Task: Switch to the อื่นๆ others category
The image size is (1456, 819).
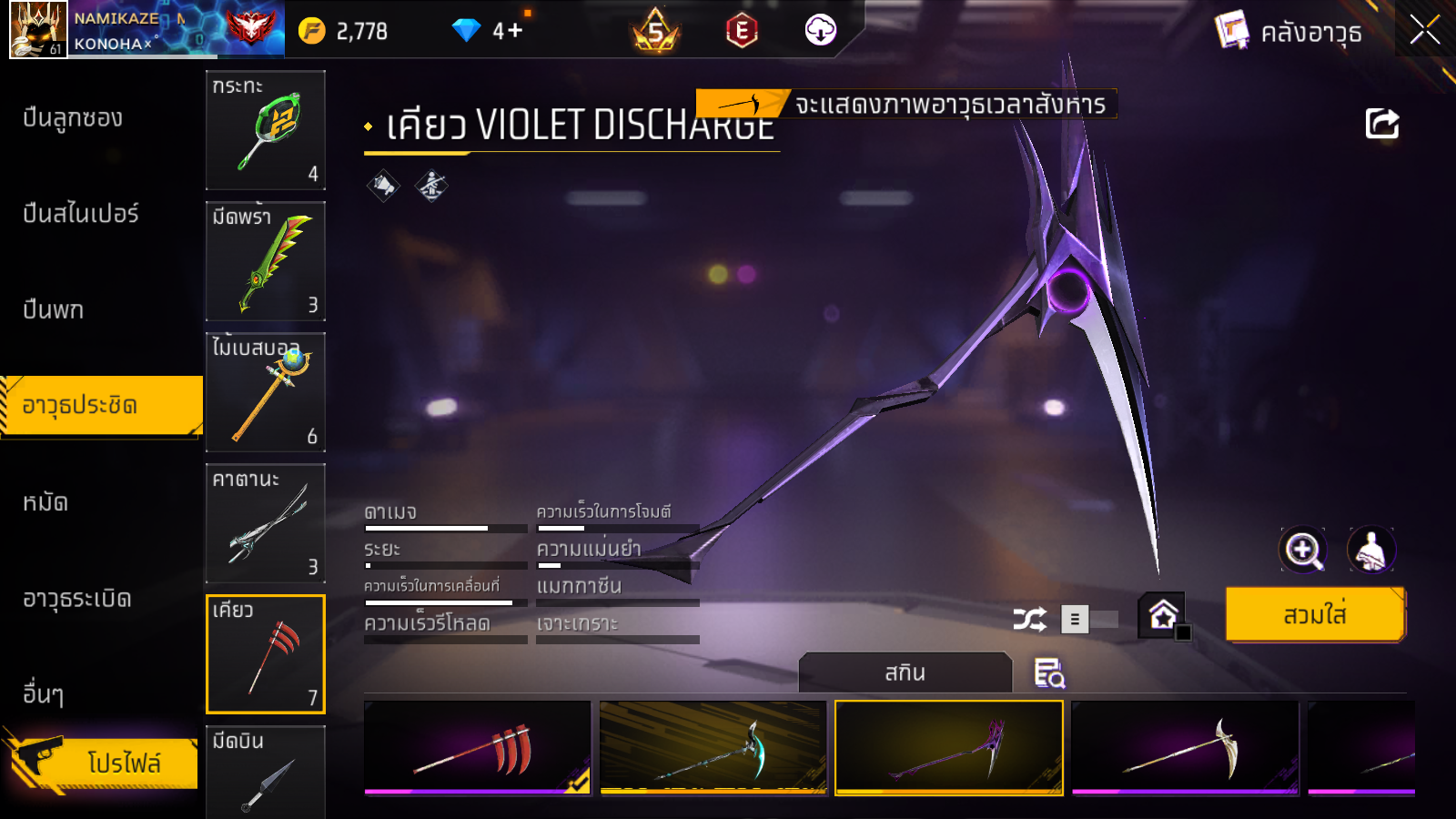Action: point(44,694)
